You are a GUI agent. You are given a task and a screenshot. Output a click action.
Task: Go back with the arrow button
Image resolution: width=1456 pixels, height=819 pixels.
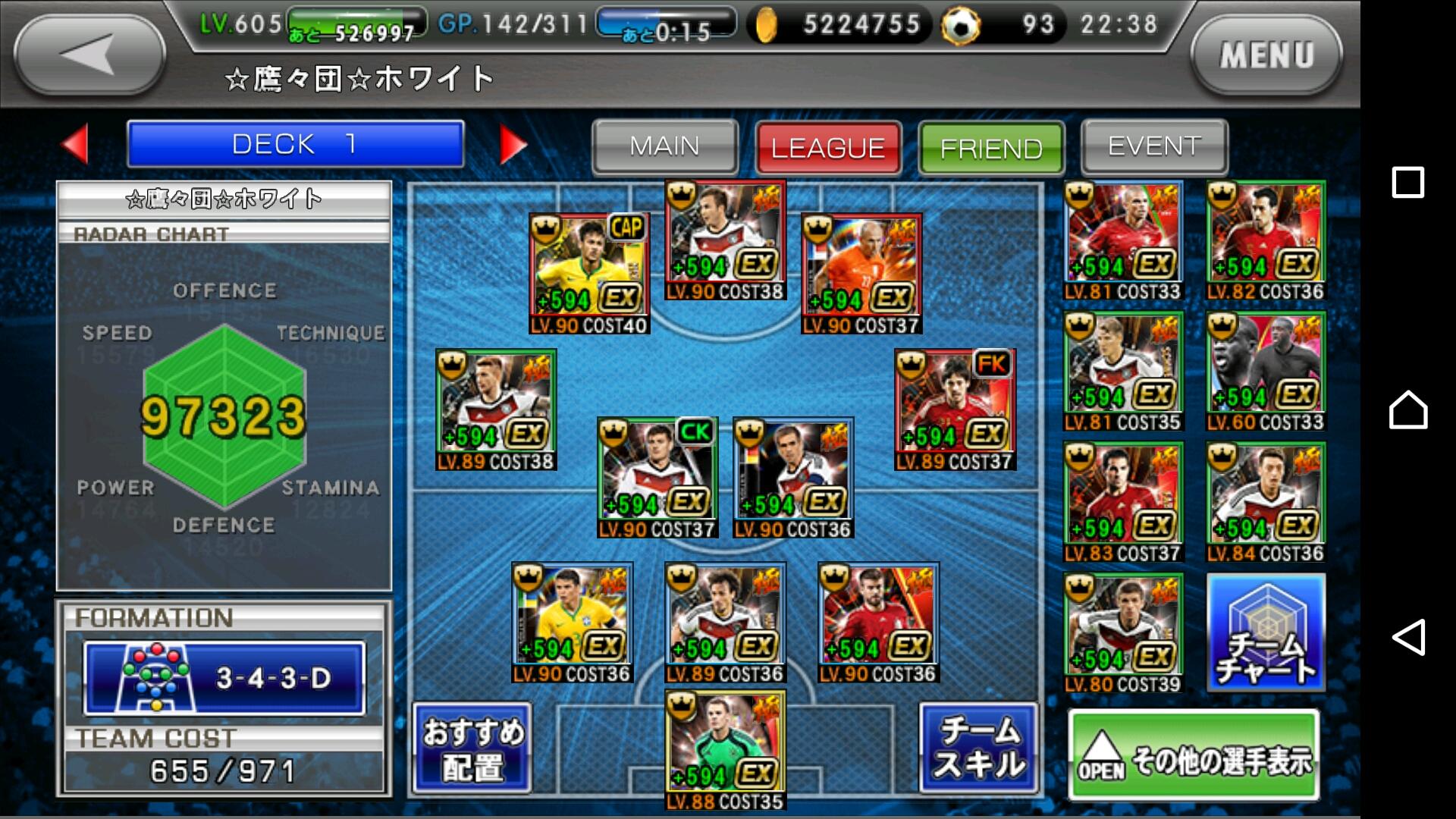89,55
